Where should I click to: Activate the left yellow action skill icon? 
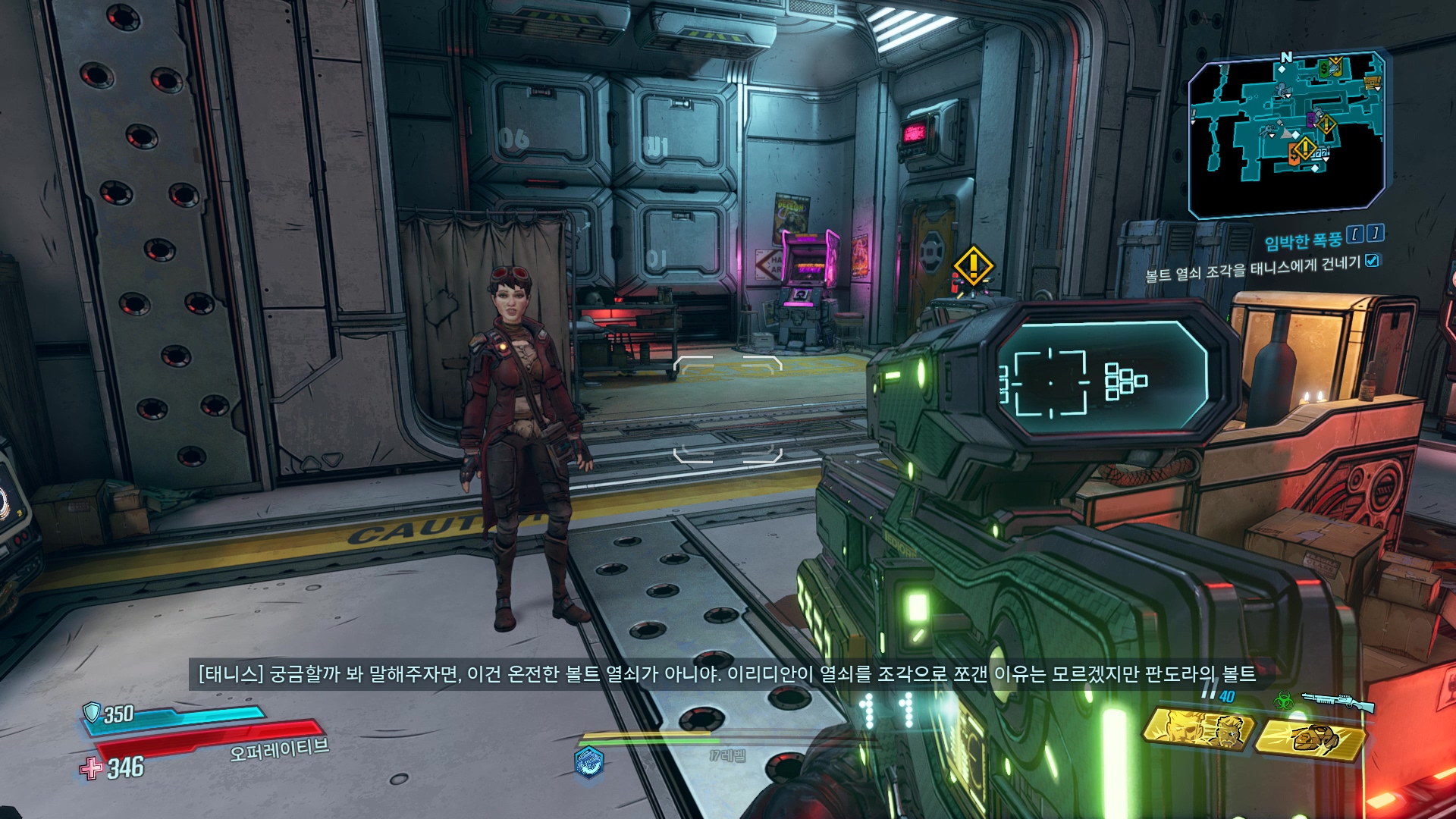click(x=1198, y=730)
